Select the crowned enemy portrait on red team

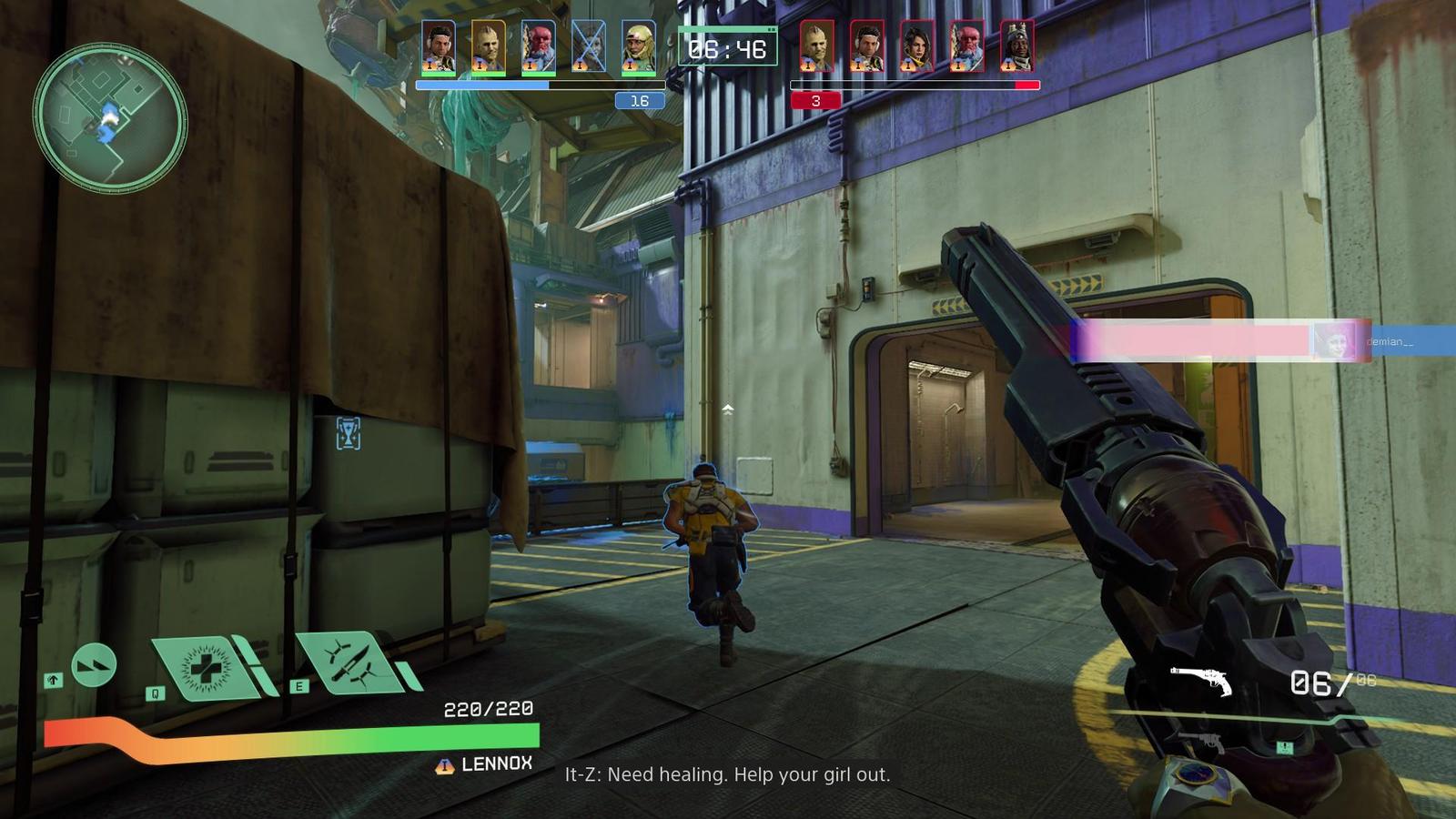coord(1017,47)
